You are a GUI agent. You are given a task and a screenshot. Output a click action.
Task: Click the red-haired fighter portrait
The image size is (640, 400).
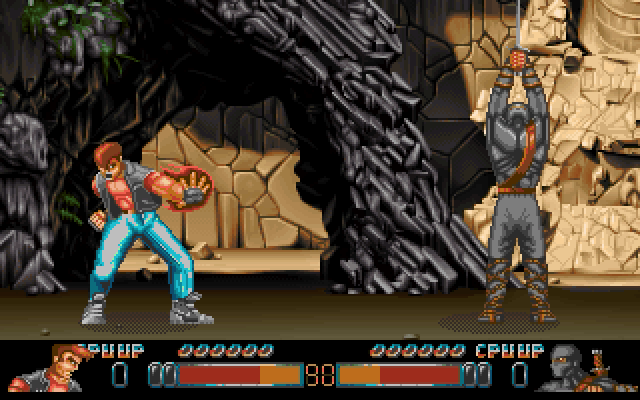pos(54,367)
